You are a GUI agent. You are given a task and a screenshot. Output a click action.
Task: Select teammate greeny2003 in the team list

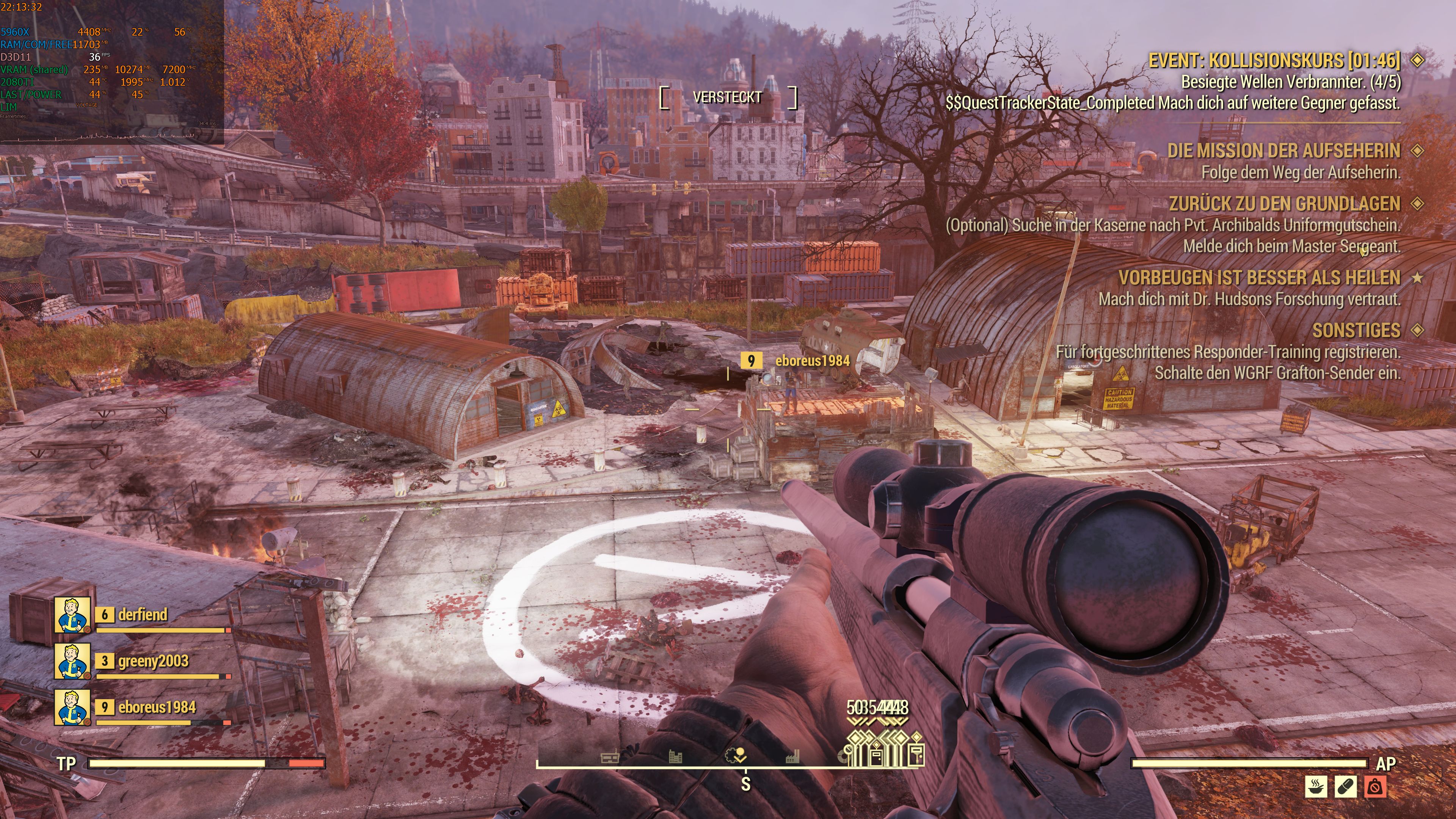tap(152, 661)
